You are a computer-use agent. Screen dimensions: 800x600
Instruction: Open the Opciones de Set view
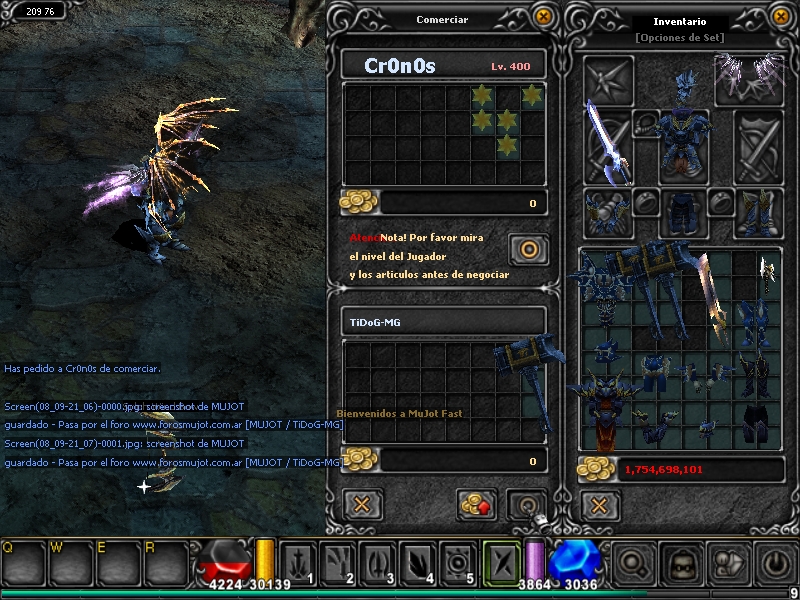point(679,38)
